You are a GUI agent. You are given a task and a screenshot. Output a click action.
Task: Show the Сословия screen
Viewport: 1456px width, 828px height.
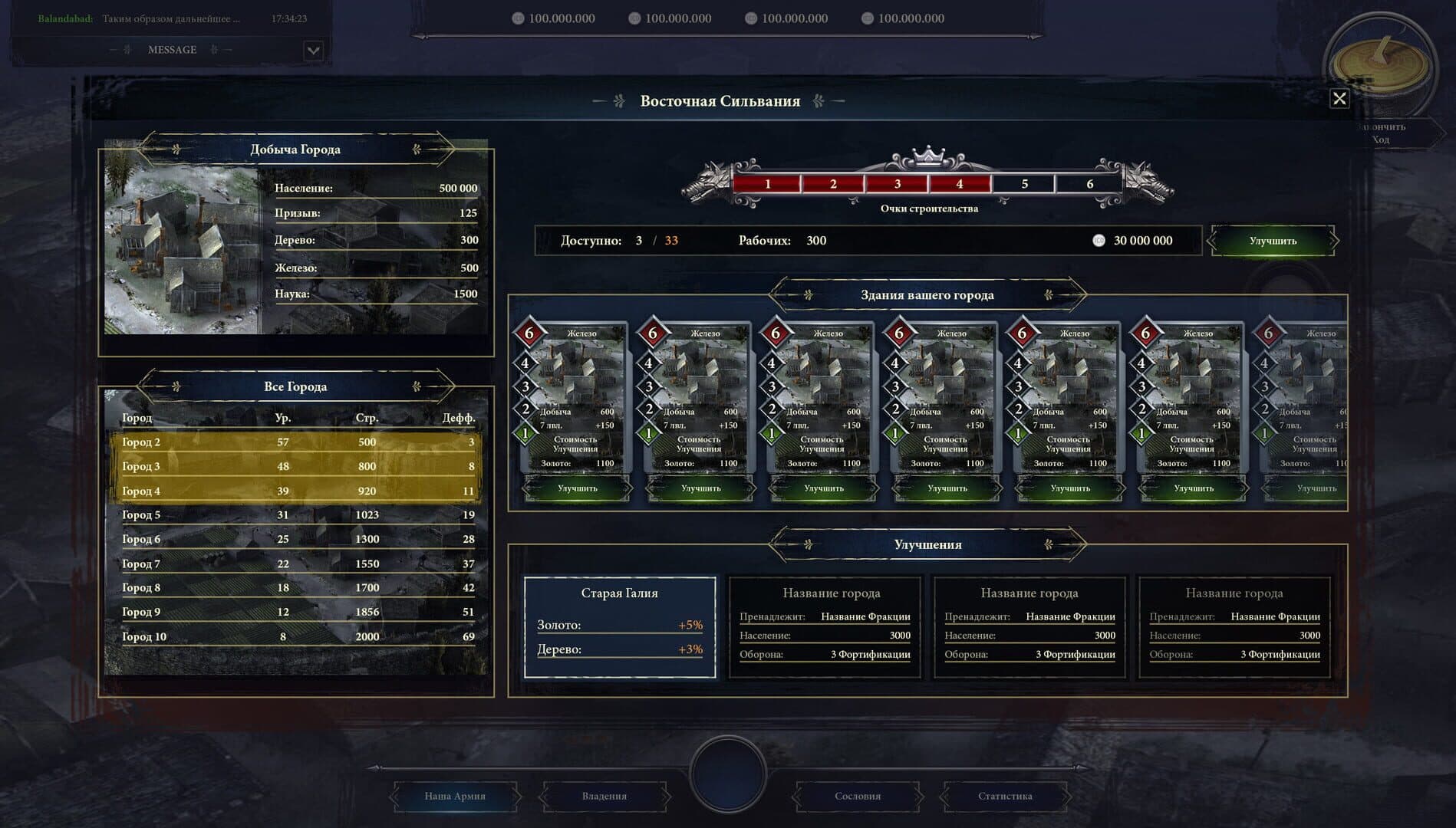click(858, 796)
